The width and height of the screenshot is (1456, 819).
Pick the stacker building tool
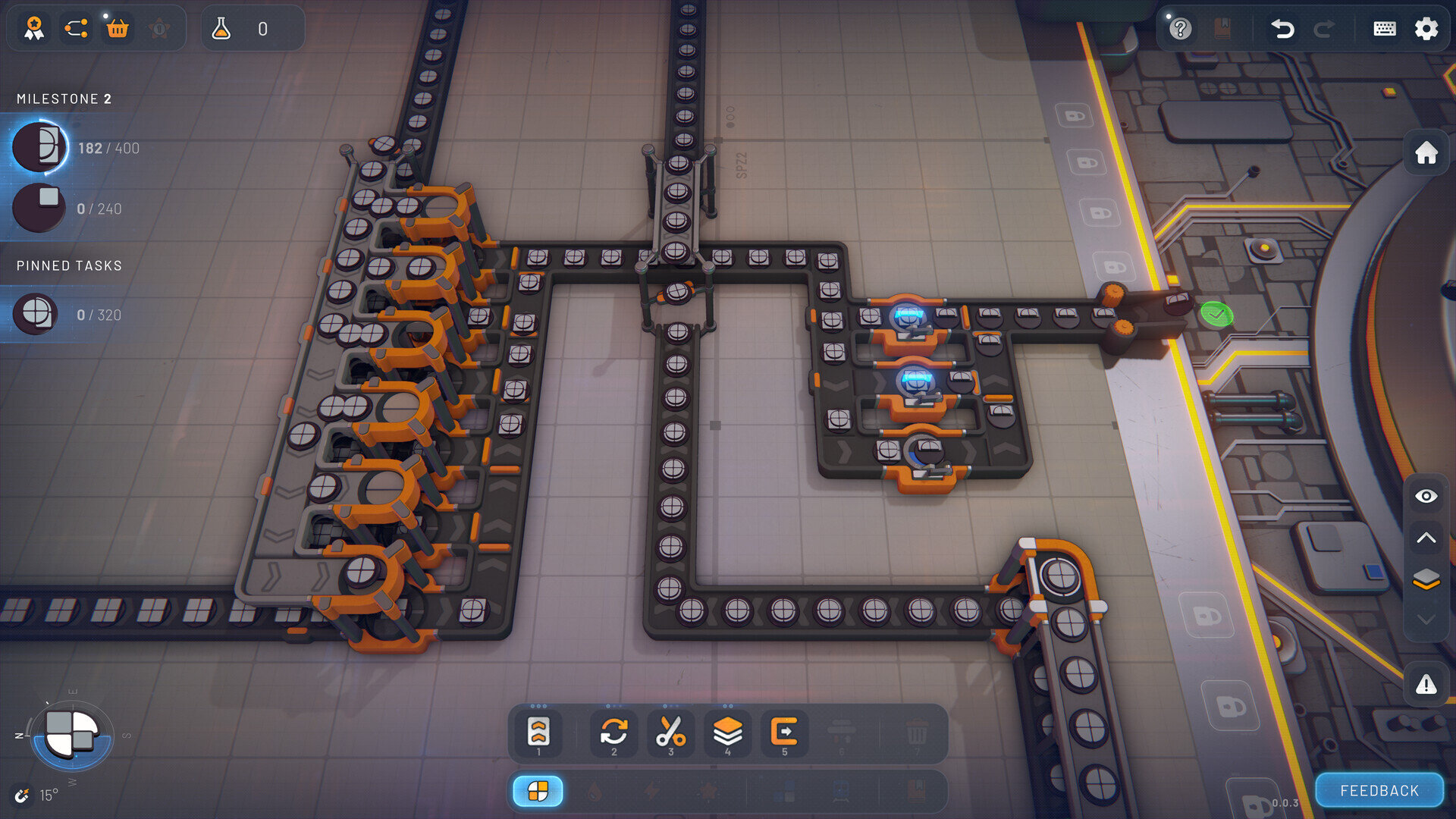727,733
